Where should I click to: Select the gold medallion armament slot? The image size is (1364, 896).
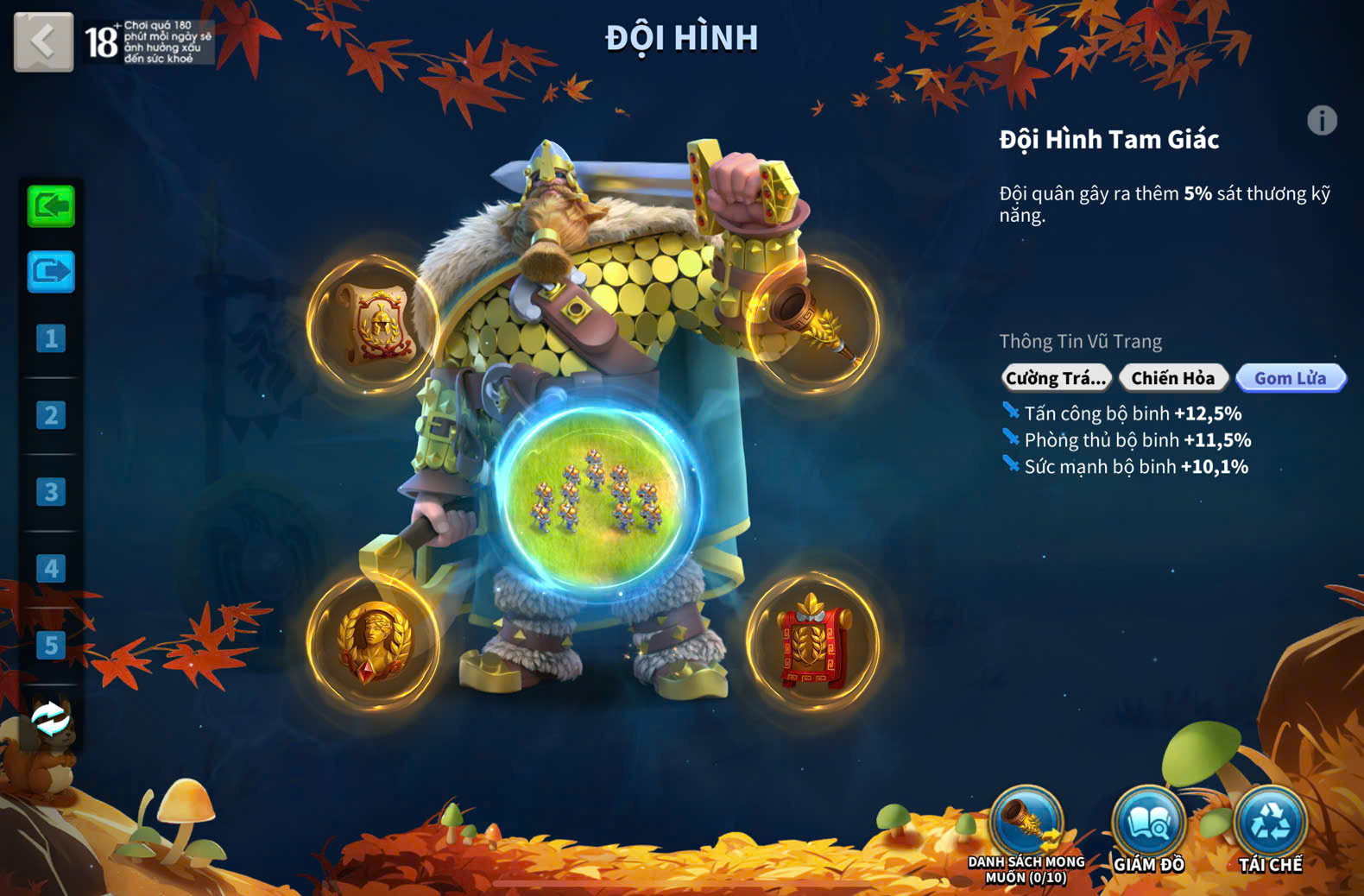pyautogui.click(x=374, y=641)
